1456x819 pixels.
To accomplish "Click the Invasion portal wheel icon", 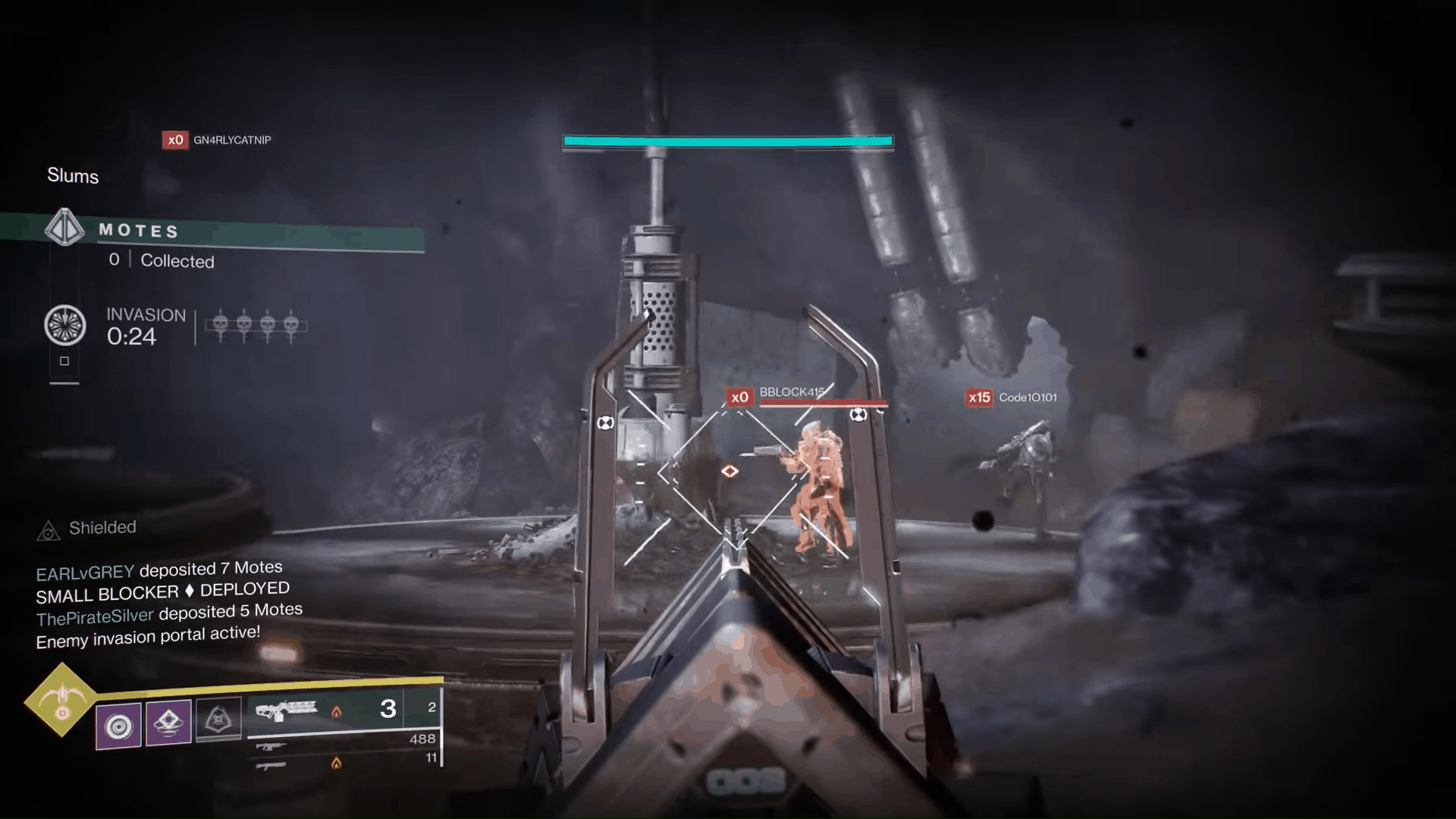I will tap(65, 326).
